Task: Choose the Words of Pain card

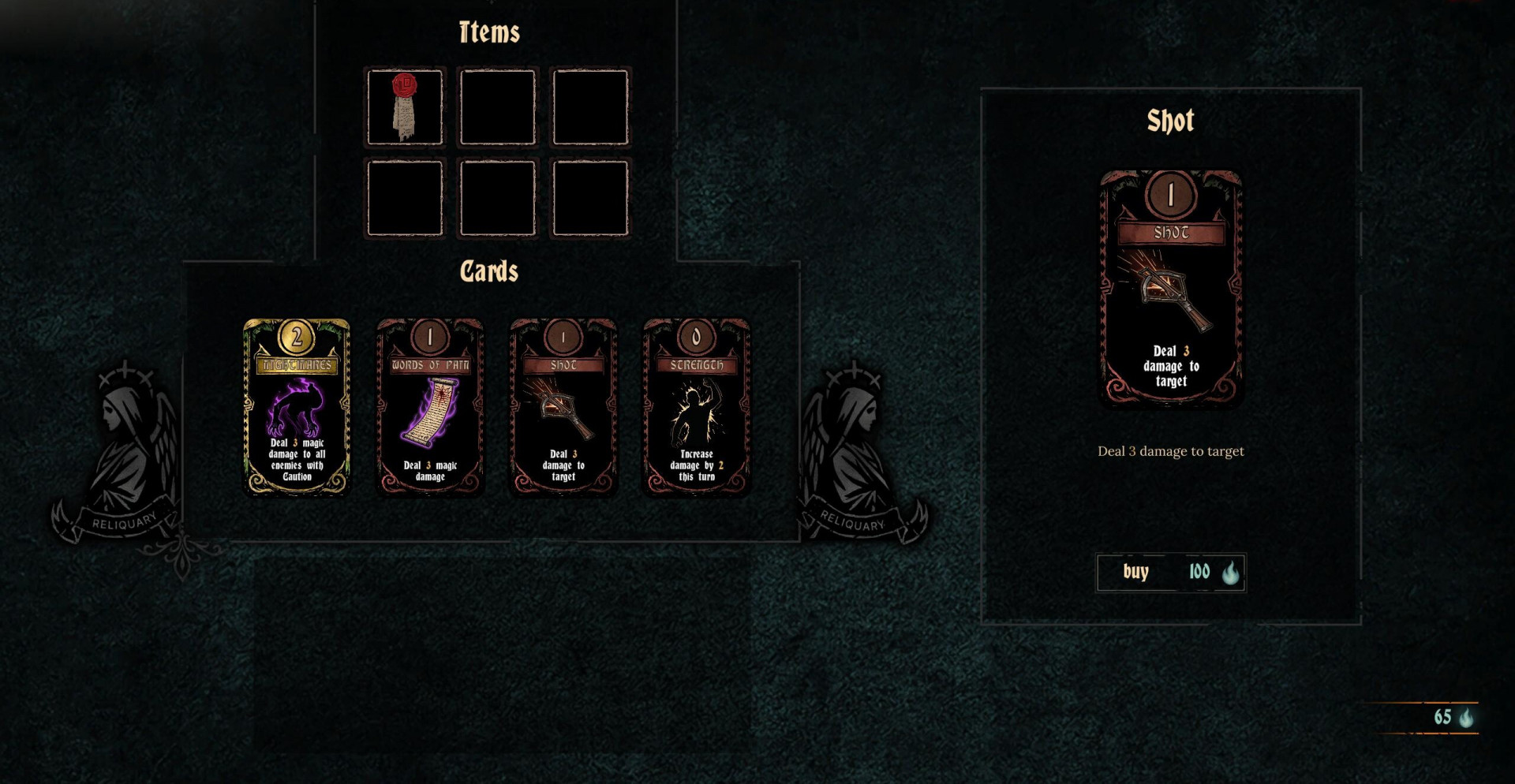Action: click(430, 407)
